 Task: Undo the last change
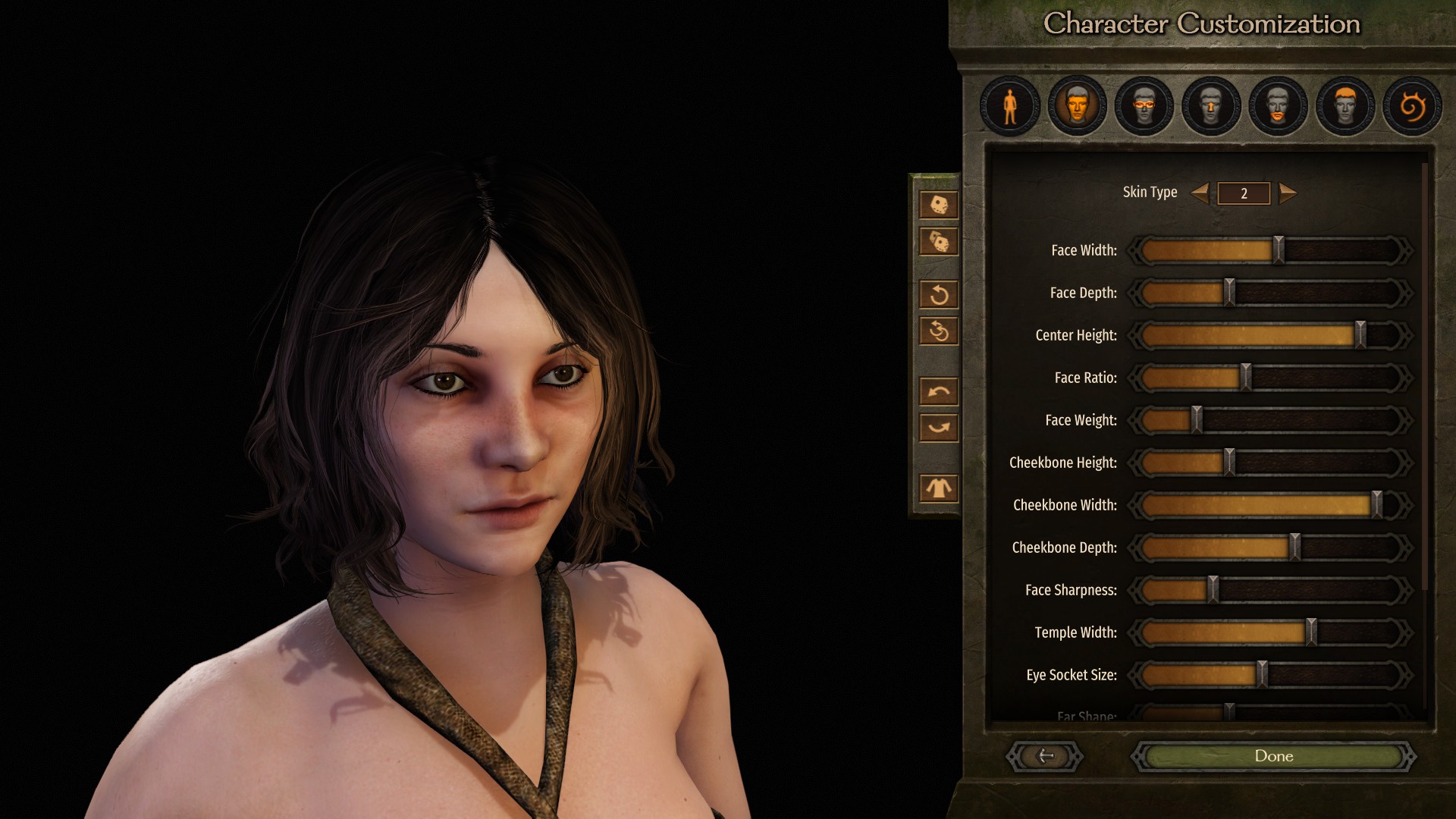[939, 391]
